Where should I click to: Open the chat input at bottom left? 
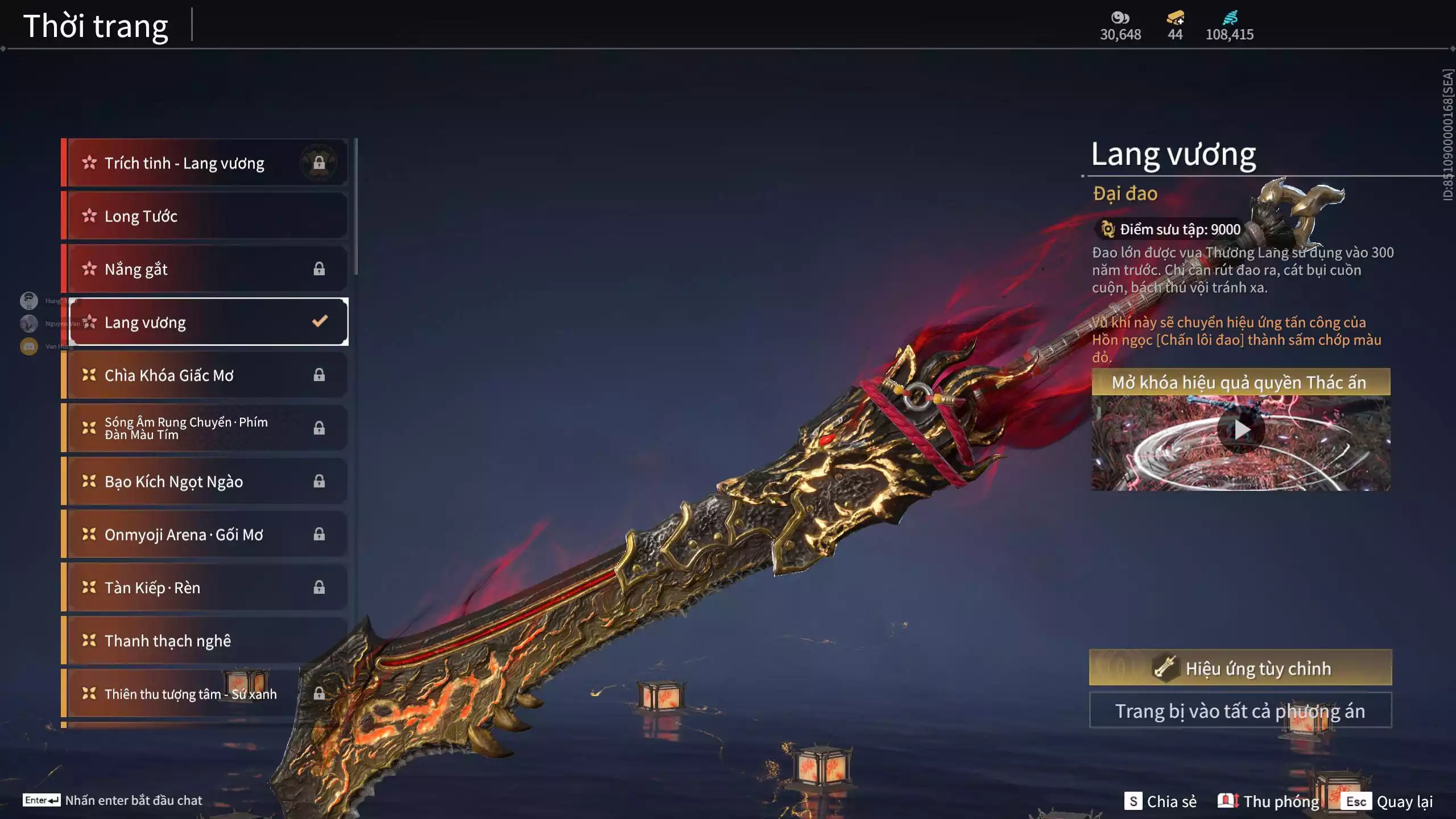point(113,800)
